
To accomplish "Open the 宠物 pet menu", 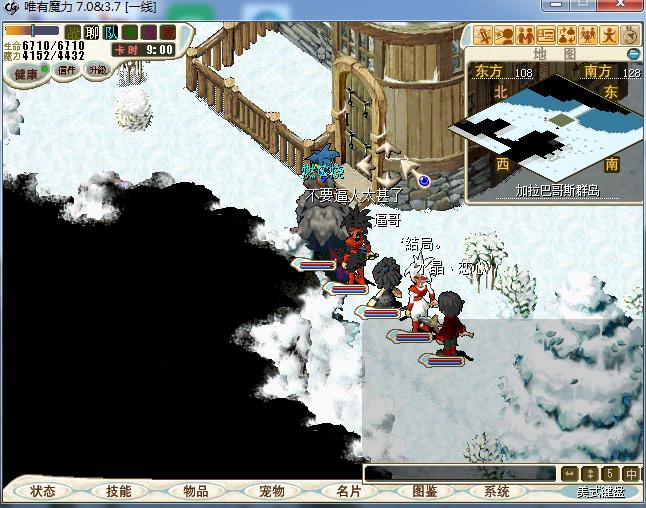I will point(272,491).
